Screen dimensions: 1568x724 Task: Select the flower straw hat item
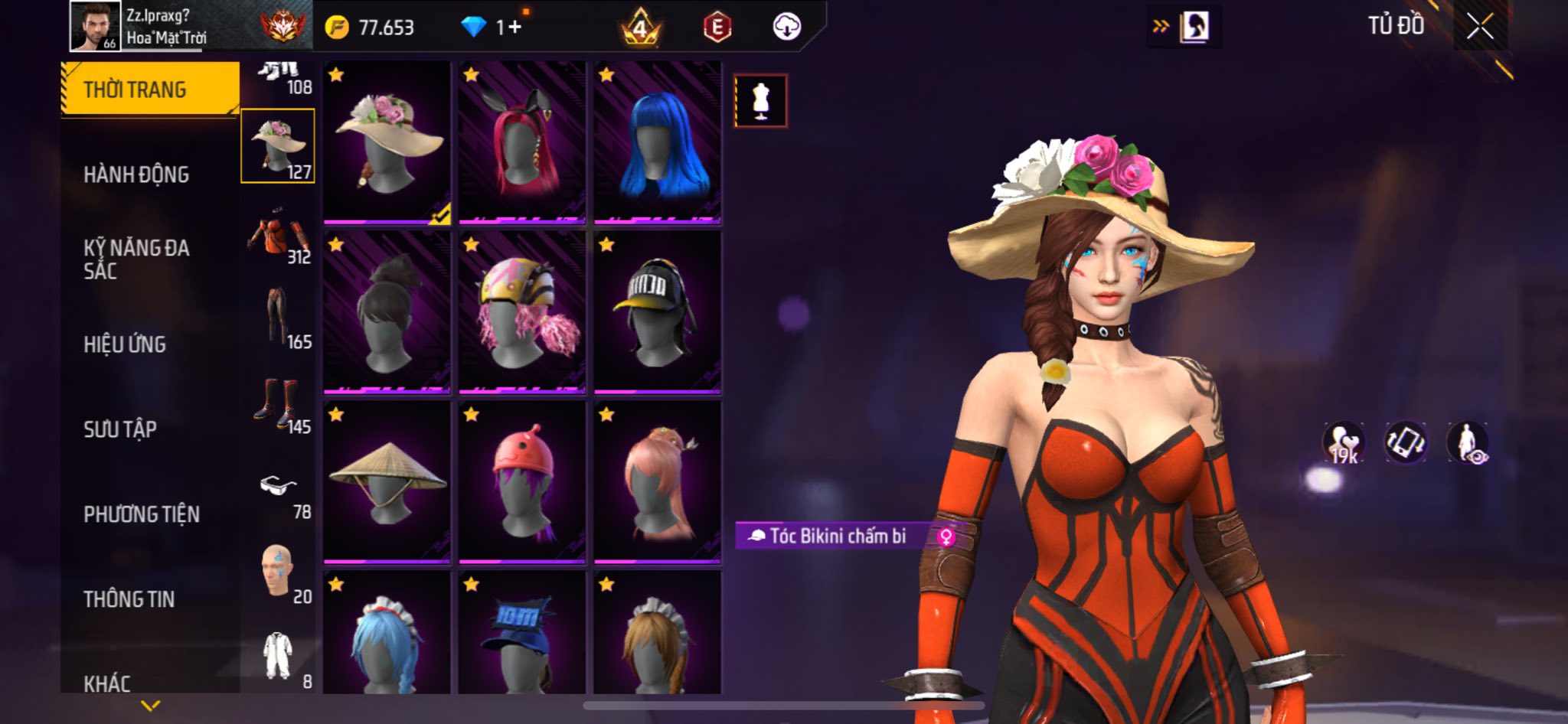click(x=387, y=143)
